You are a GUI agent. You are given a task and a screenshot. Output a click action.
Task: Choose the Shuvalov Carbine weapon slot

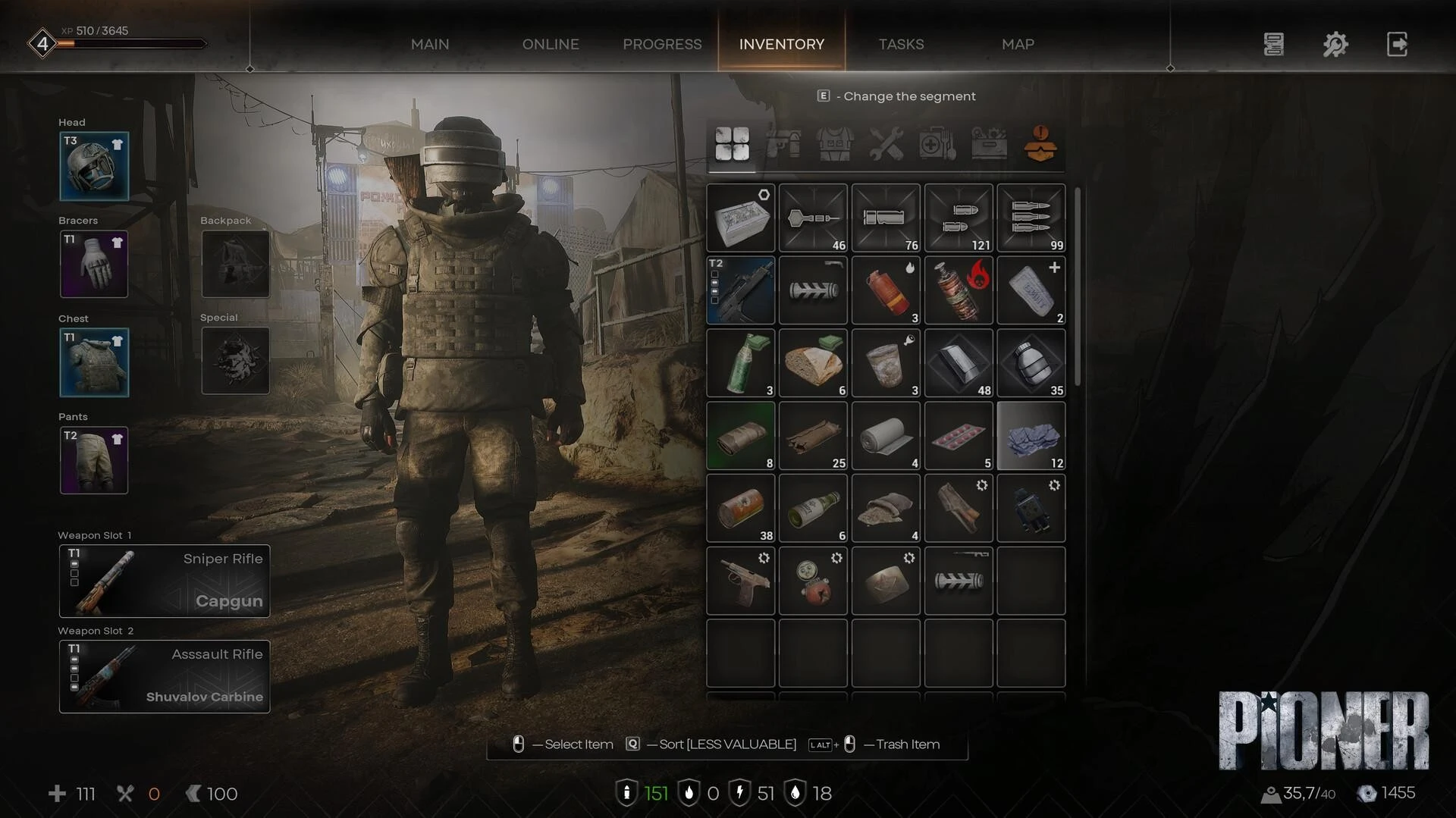pos(165,676)
